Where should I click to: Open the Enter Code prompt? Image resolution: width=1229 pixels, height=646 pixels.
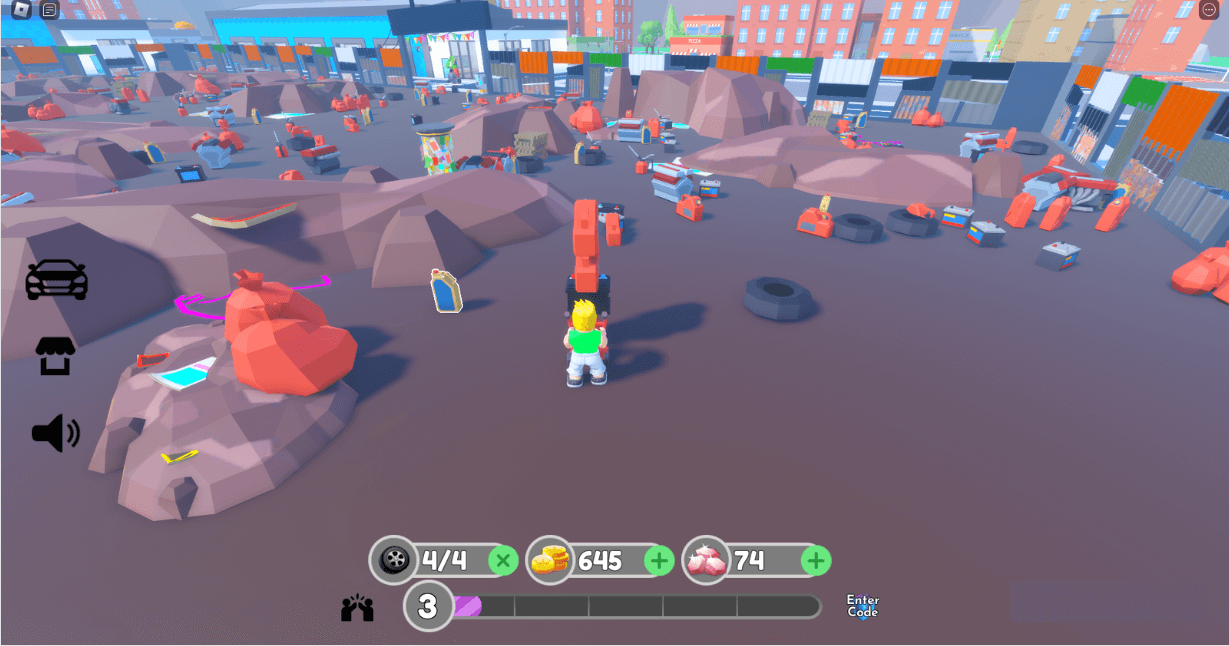(x=862, y=606)
